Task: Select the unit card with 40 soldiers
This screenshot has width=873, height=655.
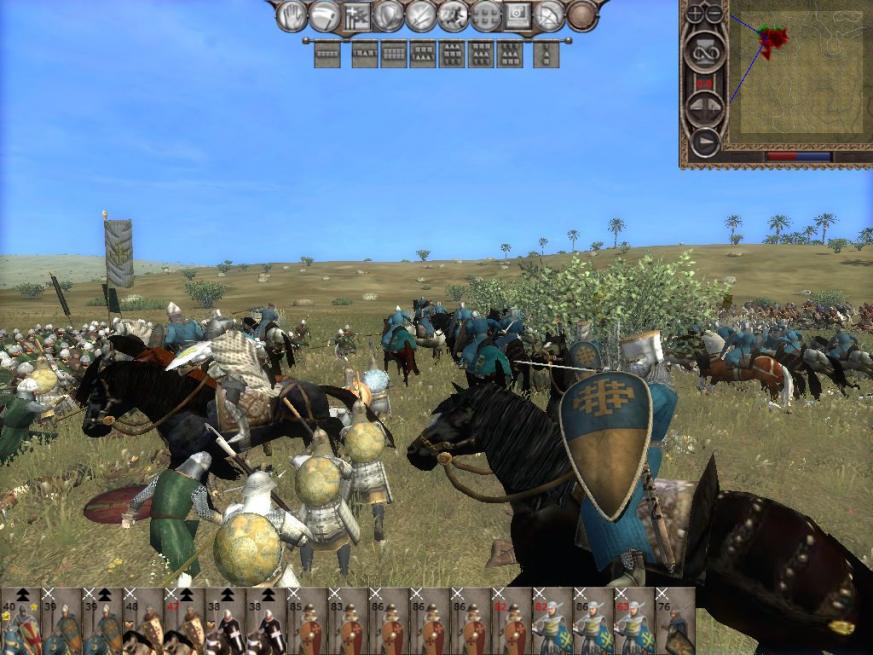Action: (20, 621)
